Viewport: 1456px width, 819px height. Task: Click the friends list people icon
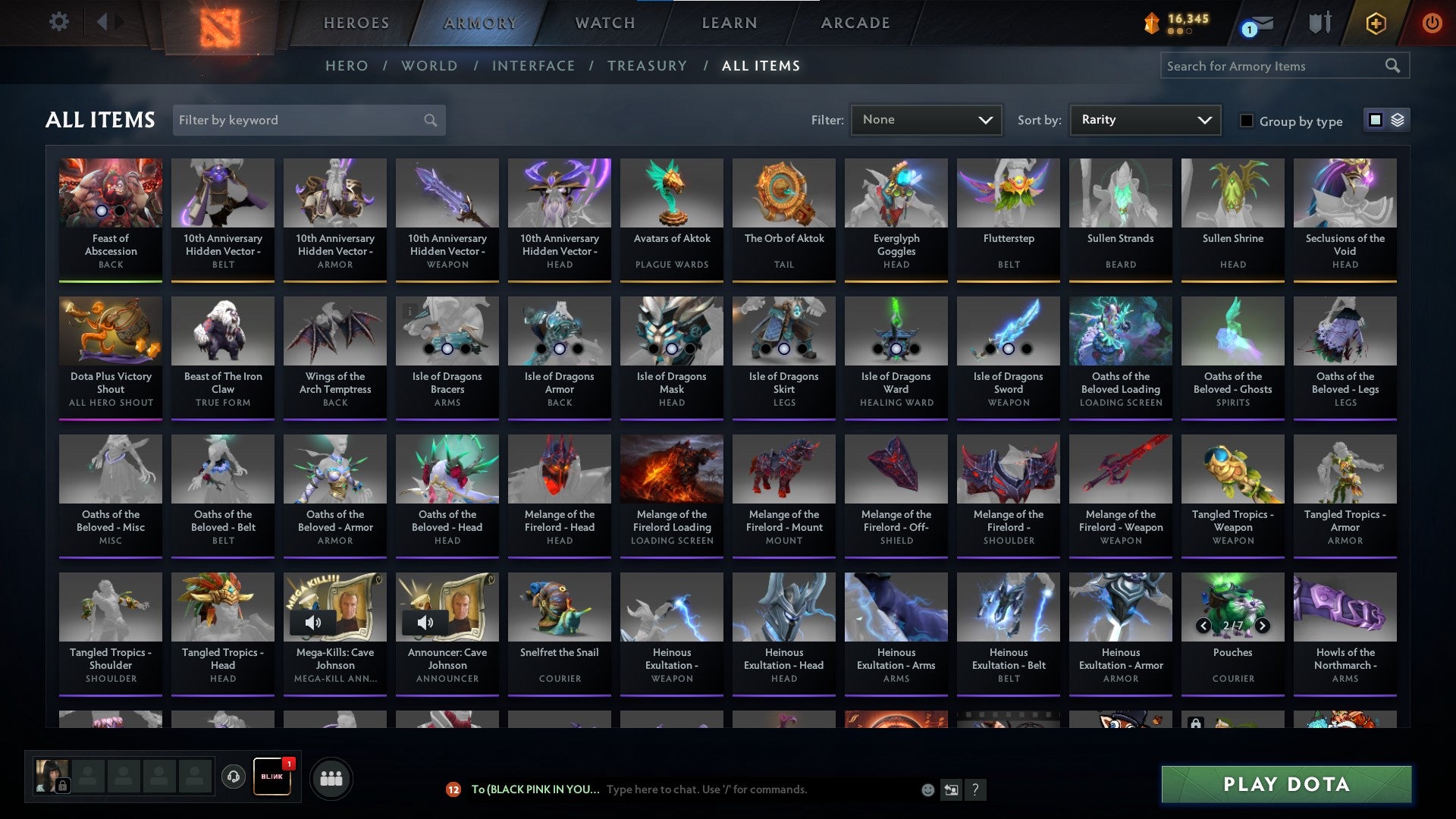331,777
